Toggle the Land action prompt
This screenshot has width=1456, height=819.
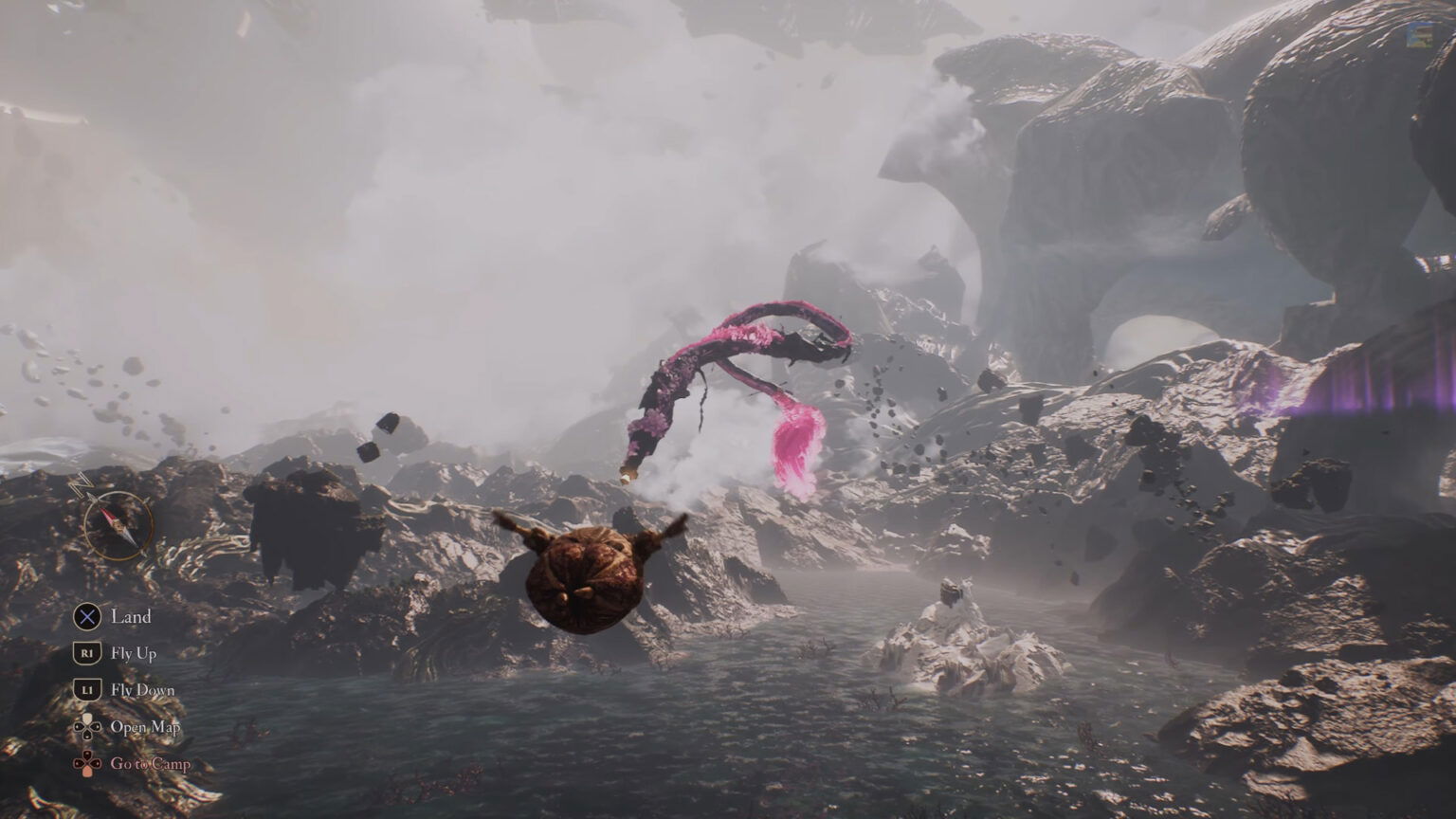pyautogui.click(x=132, y=617)
